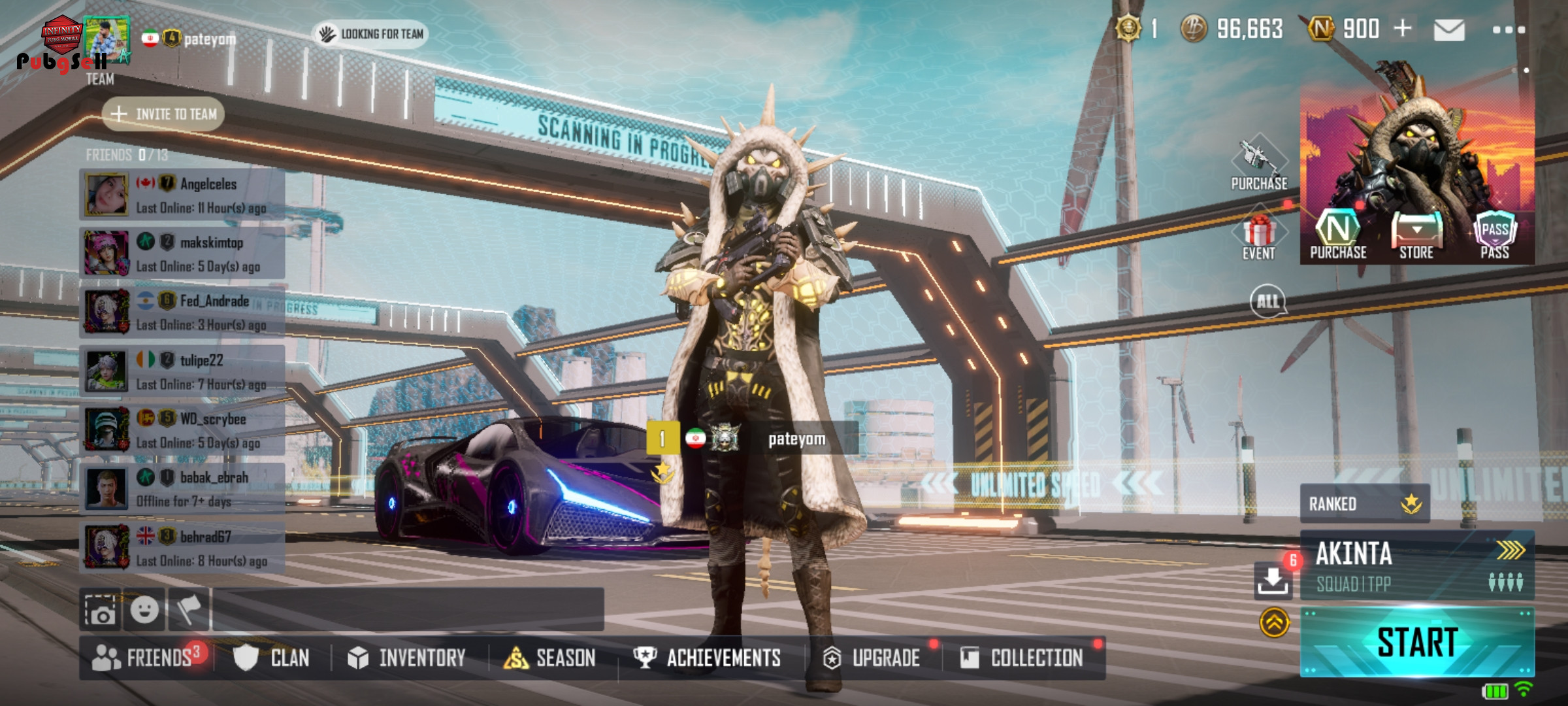Viewport: 1568px width, 706px height.
Task: Add more N currency with plus button
Action: coord(1402,29)
